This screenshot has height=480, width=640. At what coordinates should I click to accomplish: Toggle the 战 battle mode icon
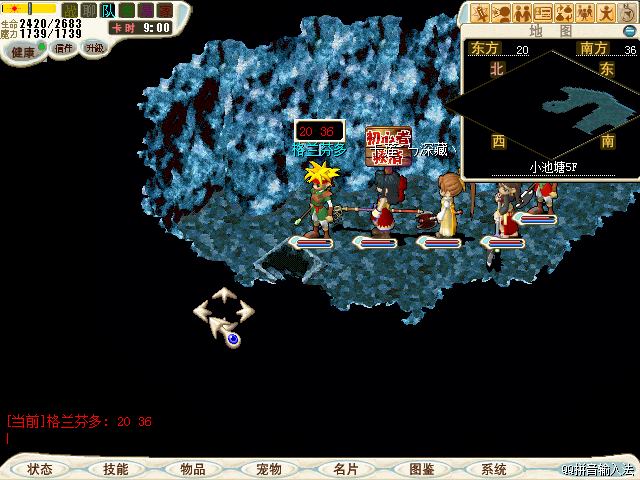[70, 10]
